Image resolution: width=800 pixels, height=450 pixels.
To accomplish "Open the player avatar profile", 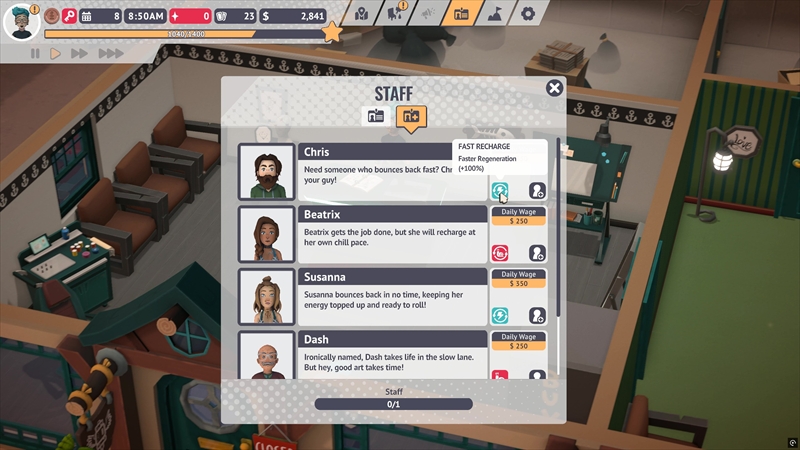I will (x=19, y=19).
